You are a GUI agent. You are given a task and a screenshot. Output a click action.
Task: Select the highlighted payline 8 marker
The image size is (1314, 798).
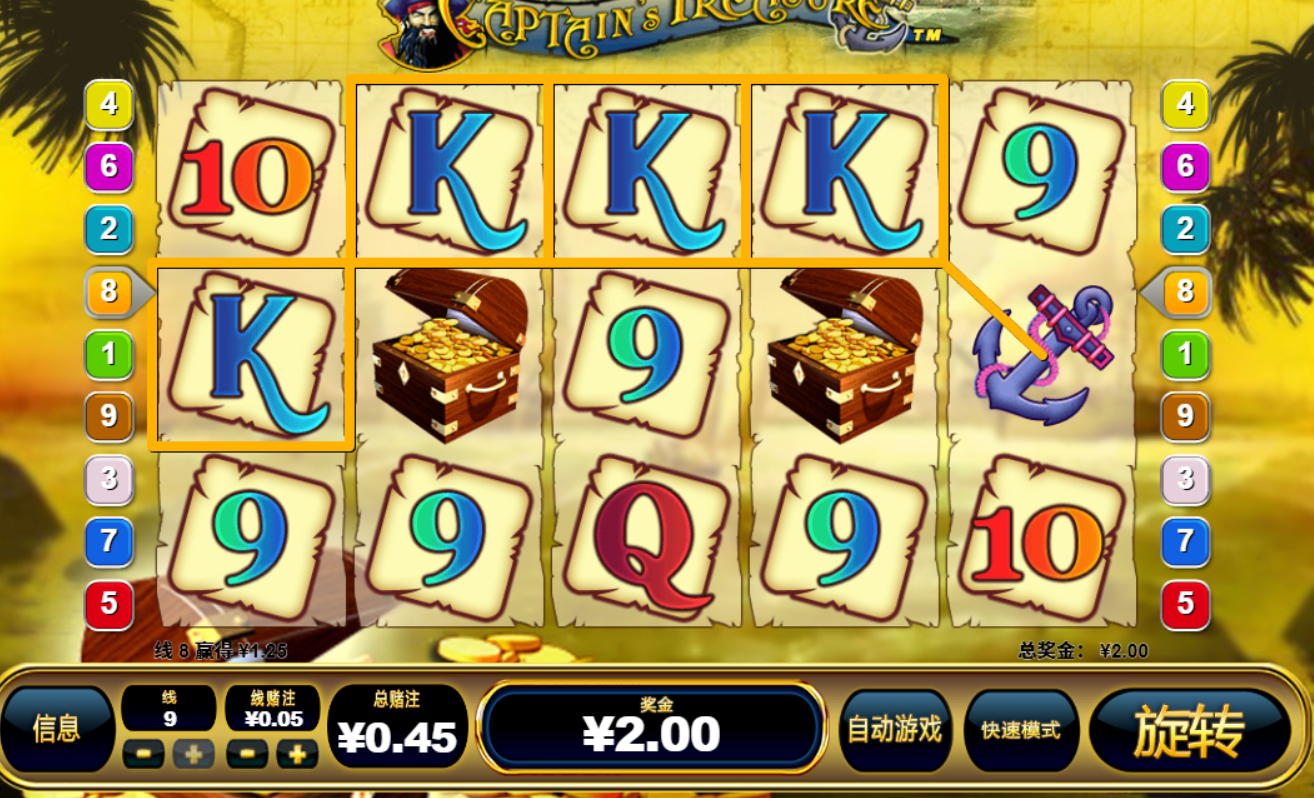click(x=108, y=293)
